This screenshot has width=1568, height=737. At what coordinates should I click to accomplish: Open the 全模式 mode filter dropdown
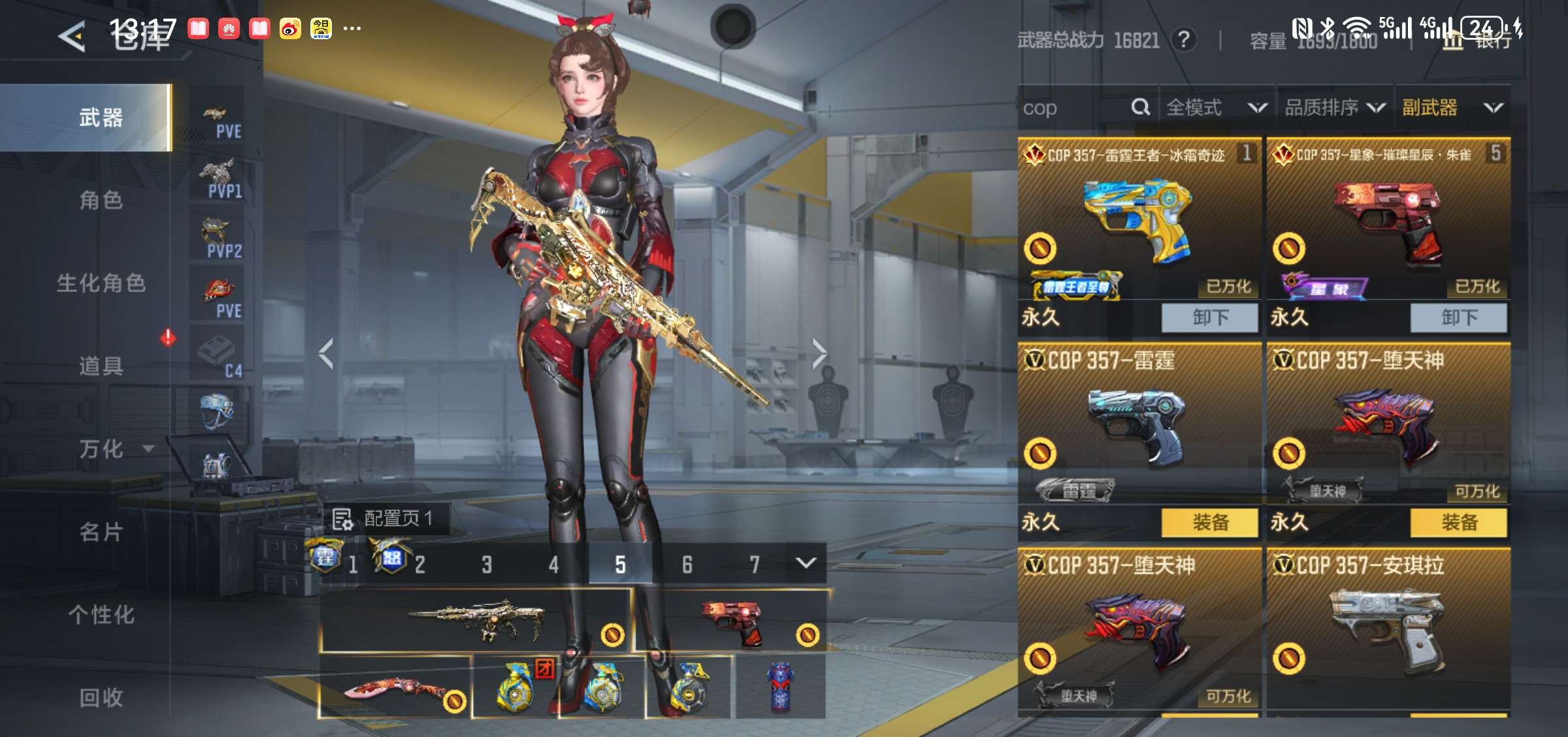[x=1217, y=108]
